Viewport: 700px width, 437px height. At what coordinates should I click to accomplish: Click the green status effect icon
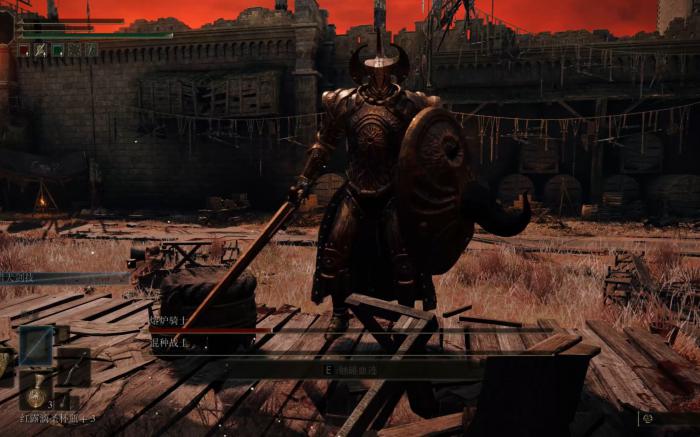coord(58,49)
